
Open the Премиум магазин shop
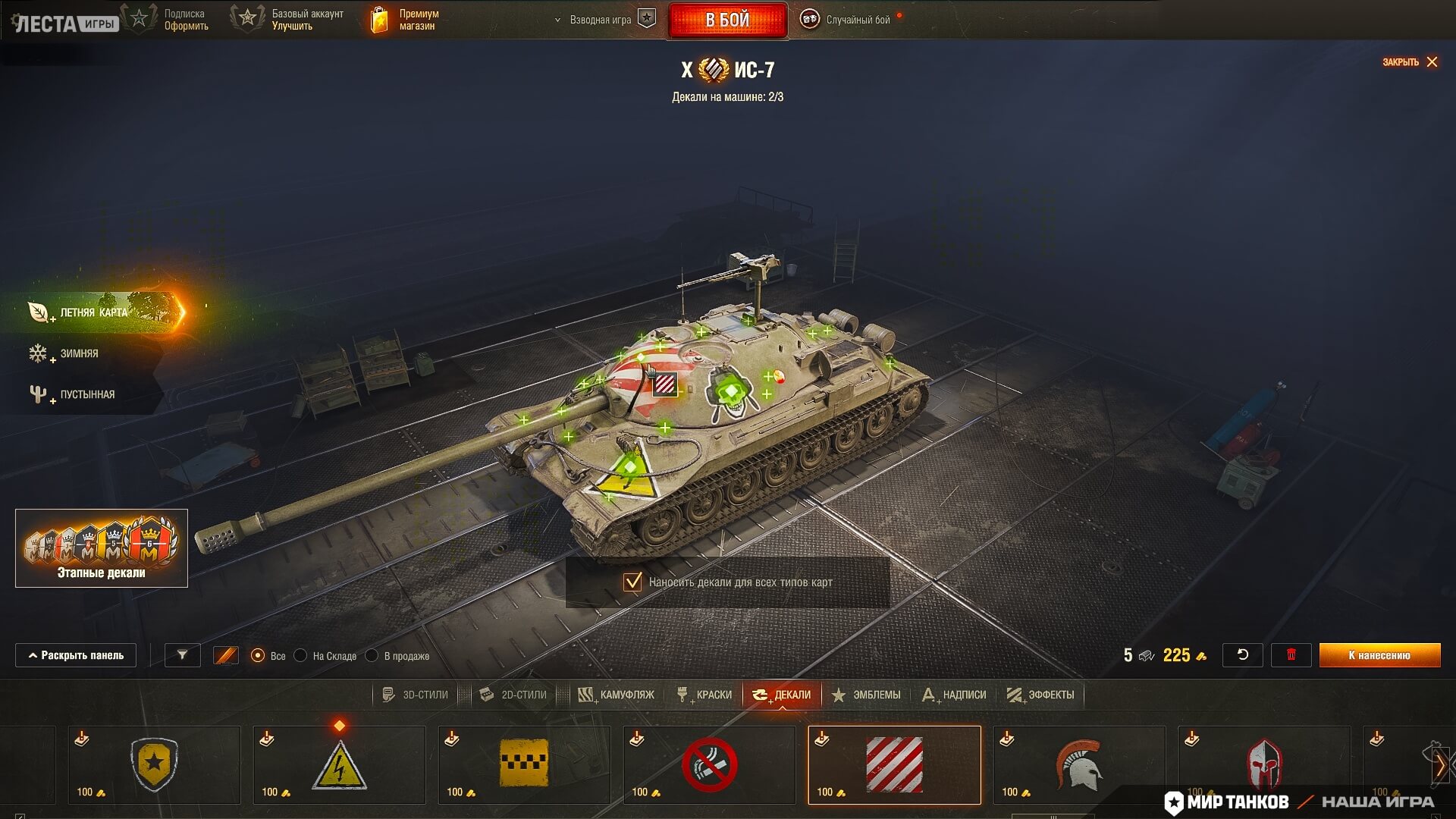[x=405, y=20]
